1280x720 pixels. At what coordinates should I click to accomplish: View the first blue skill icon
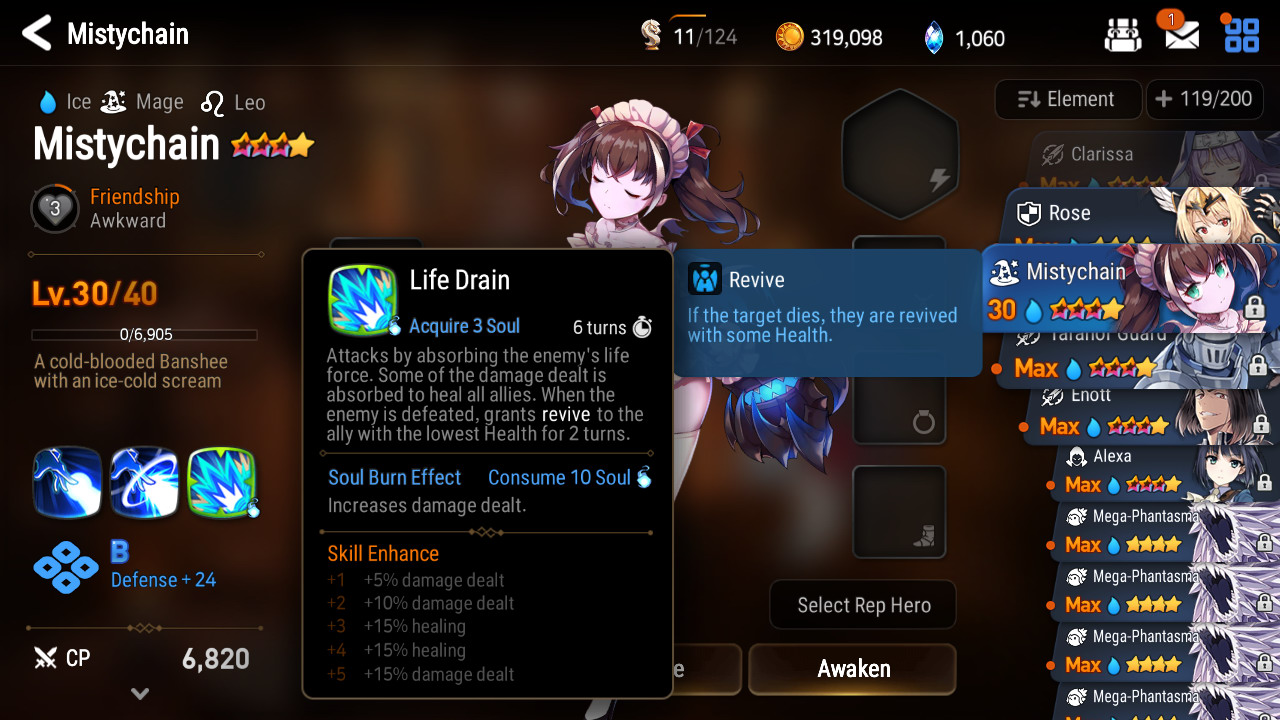[67, 483]
